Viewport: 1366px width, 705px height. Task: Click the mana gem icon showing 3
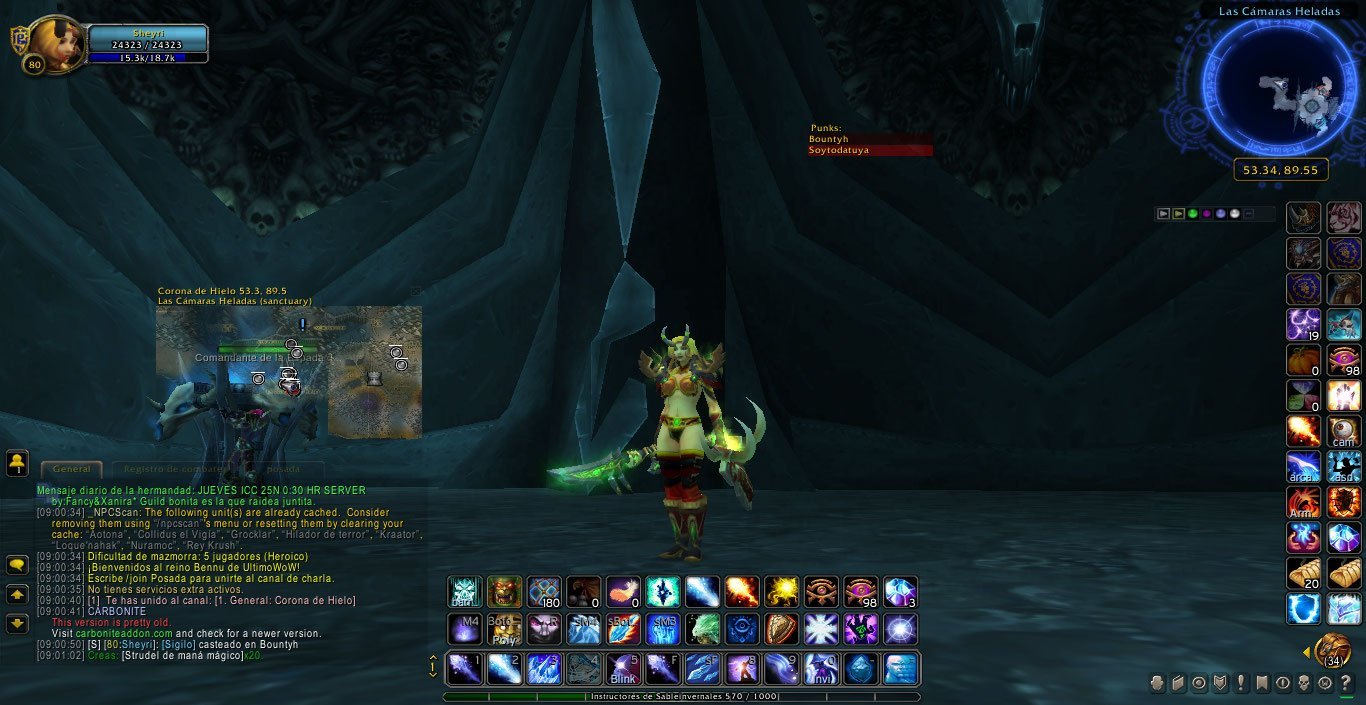pyautogui.click(x=900, y=592)
